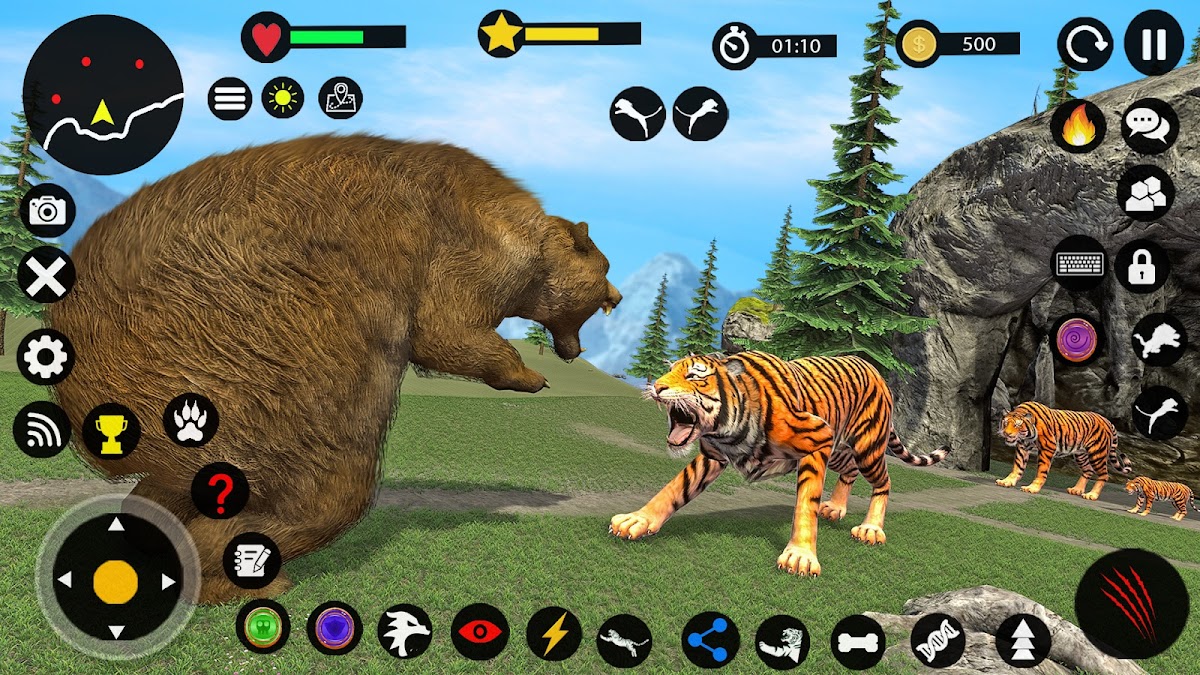Show the gold trophy achievements
The width and height of the screenshot is (1200, 675).
pos(111,431)
